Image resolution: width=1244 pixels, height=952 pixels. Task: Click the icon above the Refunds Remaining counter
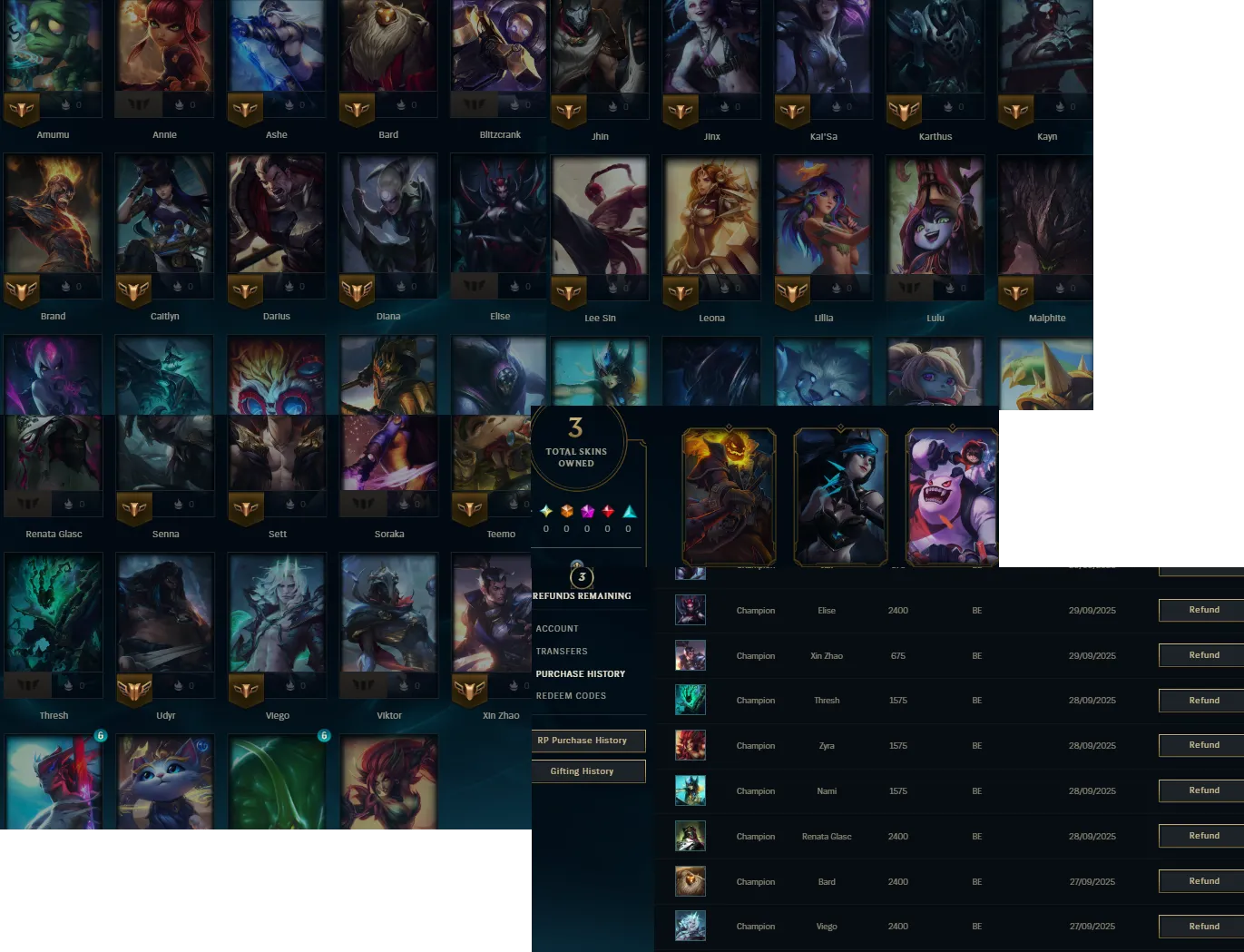(x=578, y=564)
